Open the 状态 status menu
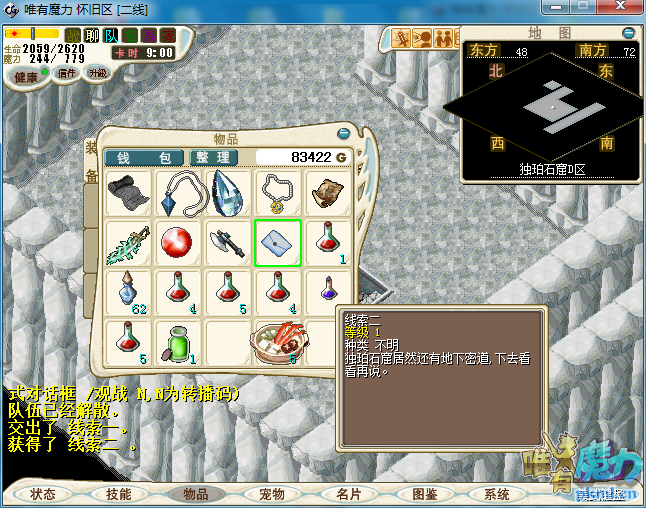646x508 pixels. [x=43, y=494]
